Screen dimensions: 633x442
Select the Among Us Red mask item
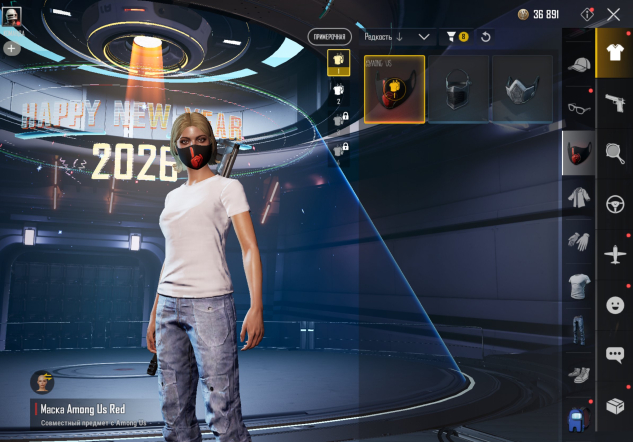(394, 89)
